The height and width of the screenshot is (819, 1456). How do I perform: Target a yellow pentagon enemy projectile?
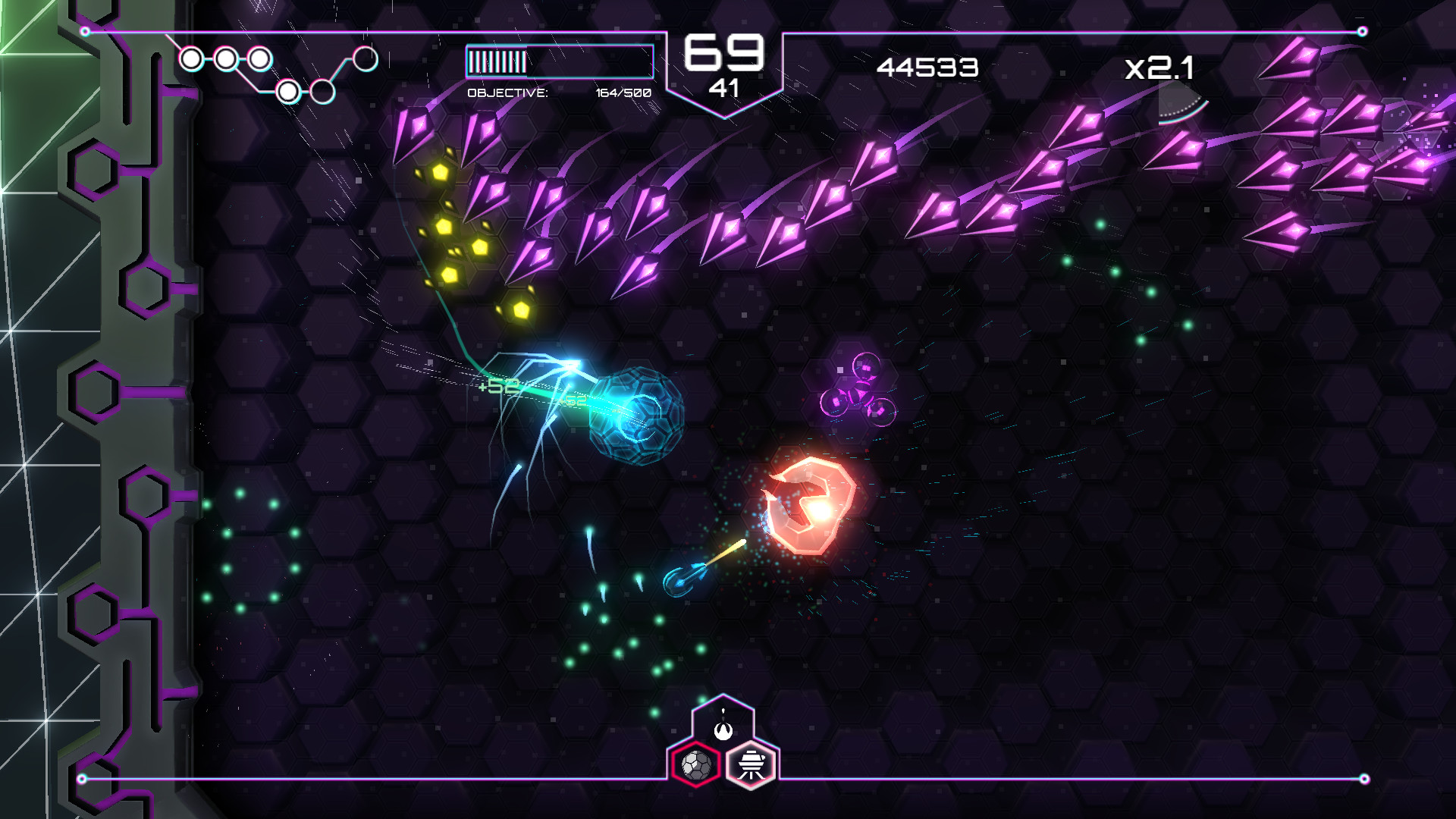(435, 172)
